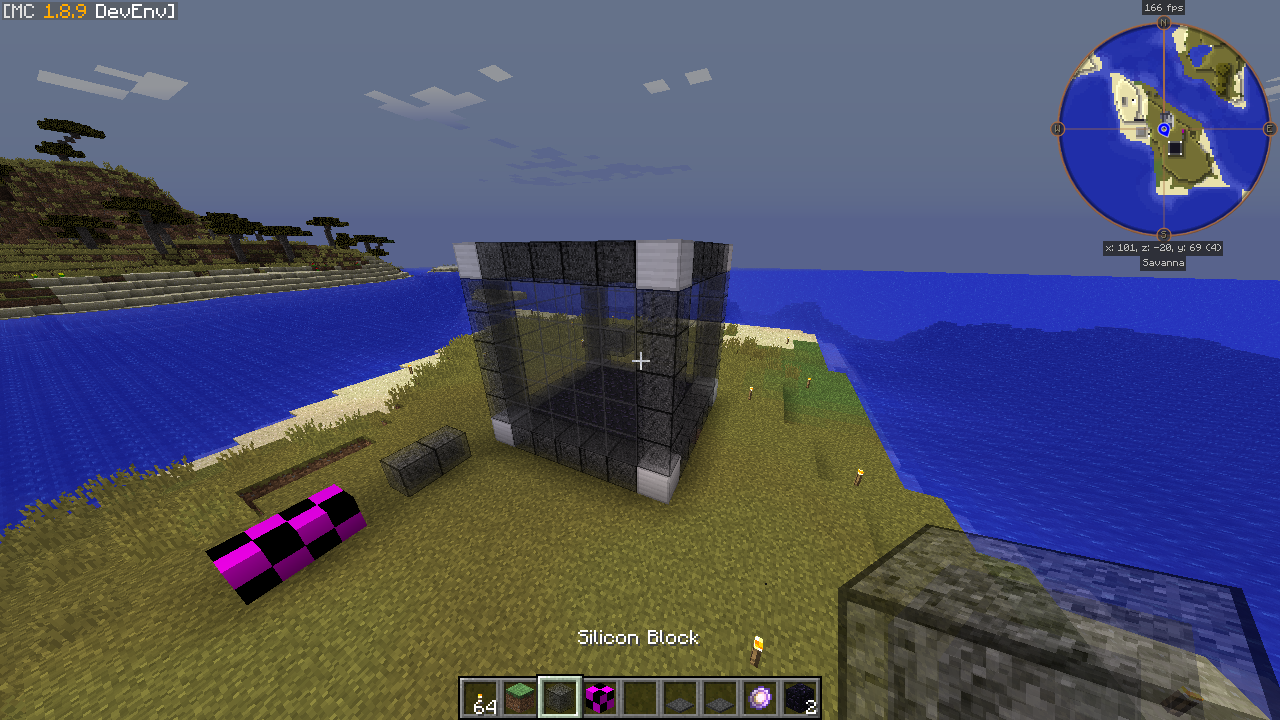Pick the dark obsidian block slot
This screenshot has height=720, width=1280.
tap(800, 697)
